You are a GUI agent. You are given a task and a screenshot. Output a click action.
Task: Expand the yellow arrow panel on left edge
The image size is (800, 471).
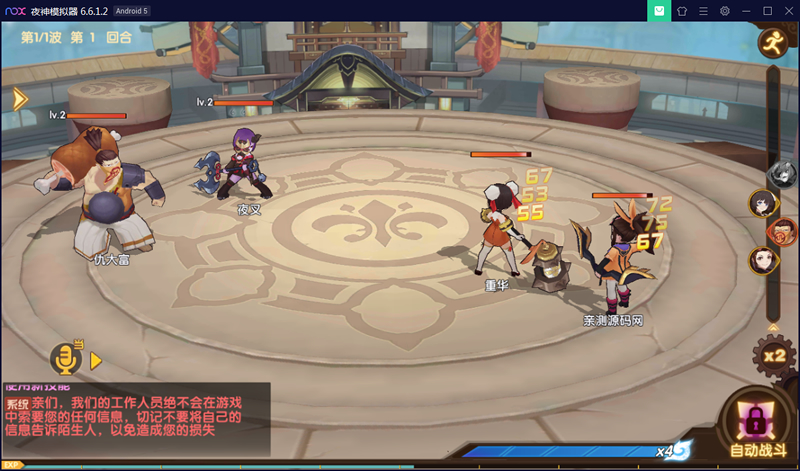[18, 99]
